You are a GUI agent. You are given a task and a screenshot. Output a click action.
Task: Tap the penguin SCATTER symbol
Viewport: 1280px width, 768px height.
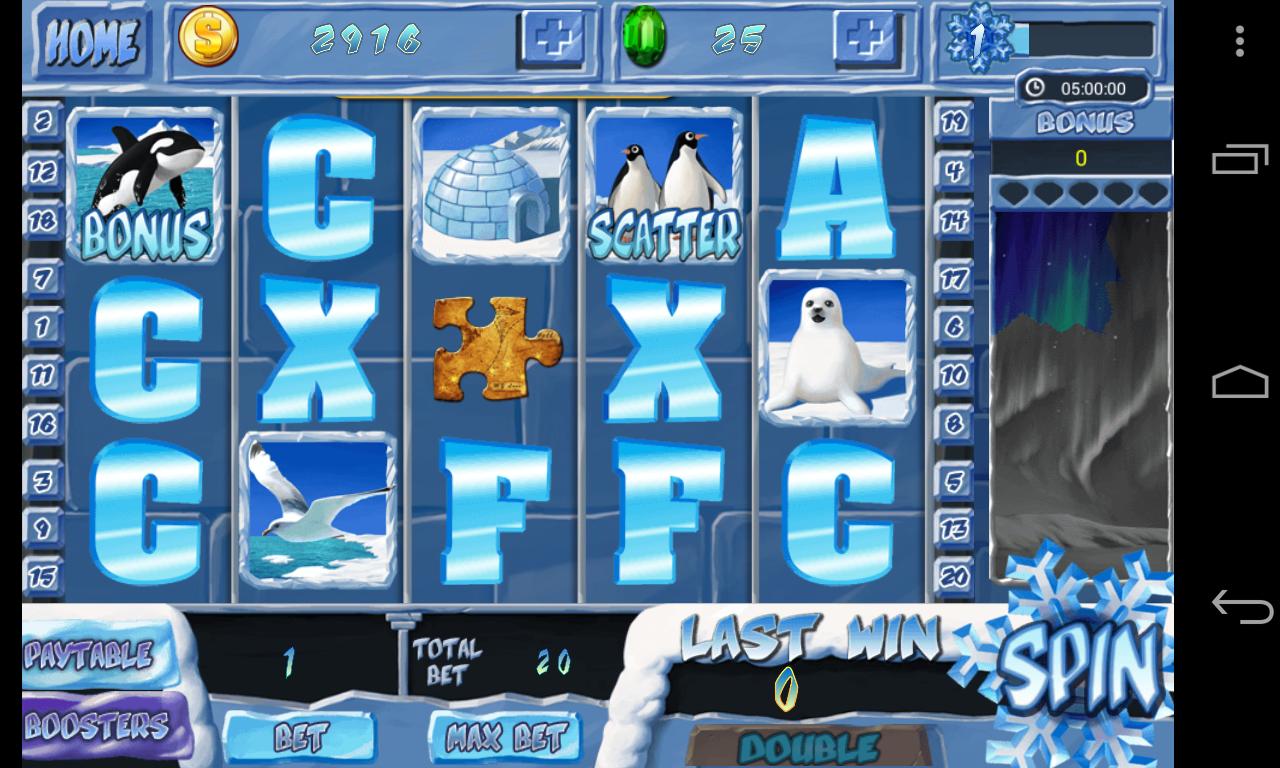[661, 185]
